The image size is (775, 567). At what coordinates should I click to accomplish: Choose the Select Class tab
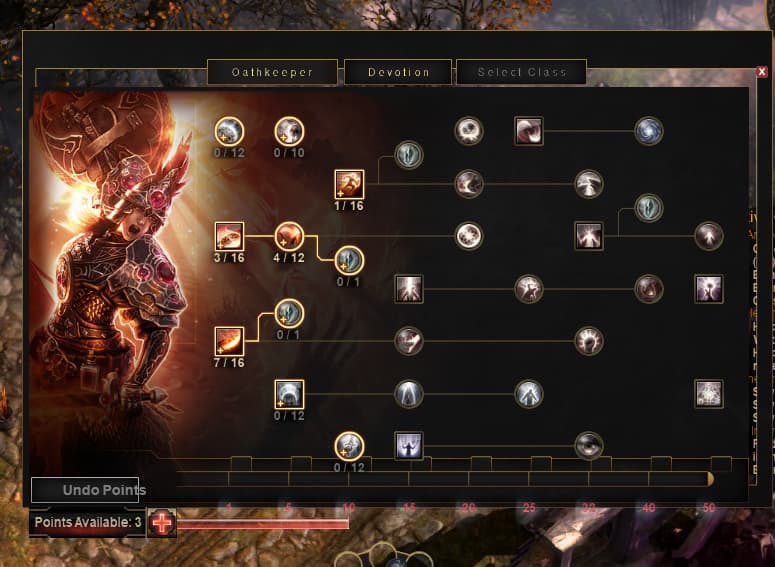[x=521, y=72]
